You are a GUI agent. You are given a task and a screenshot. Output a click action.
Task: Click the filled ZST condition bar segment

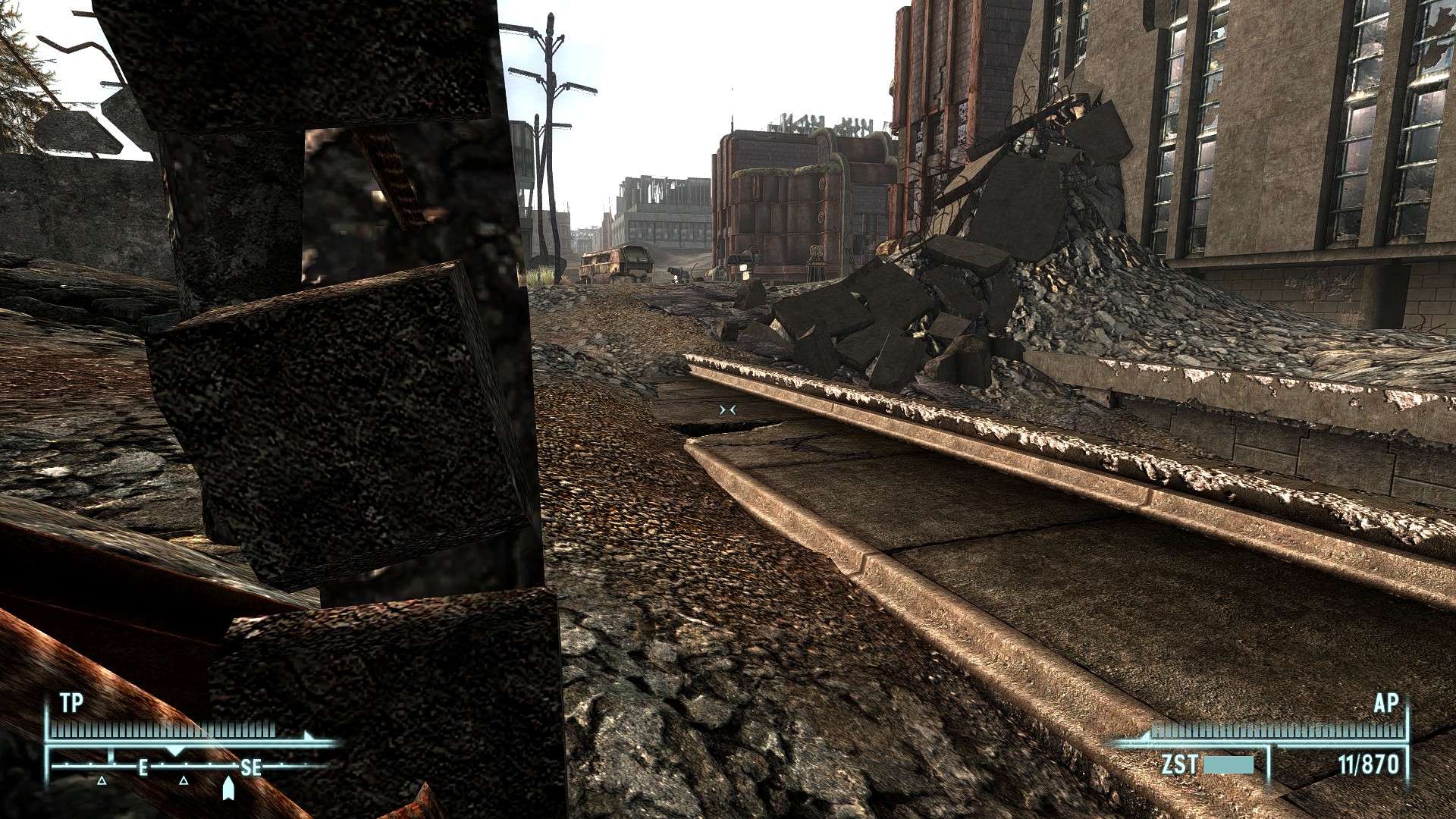[x=1229, y=766]
